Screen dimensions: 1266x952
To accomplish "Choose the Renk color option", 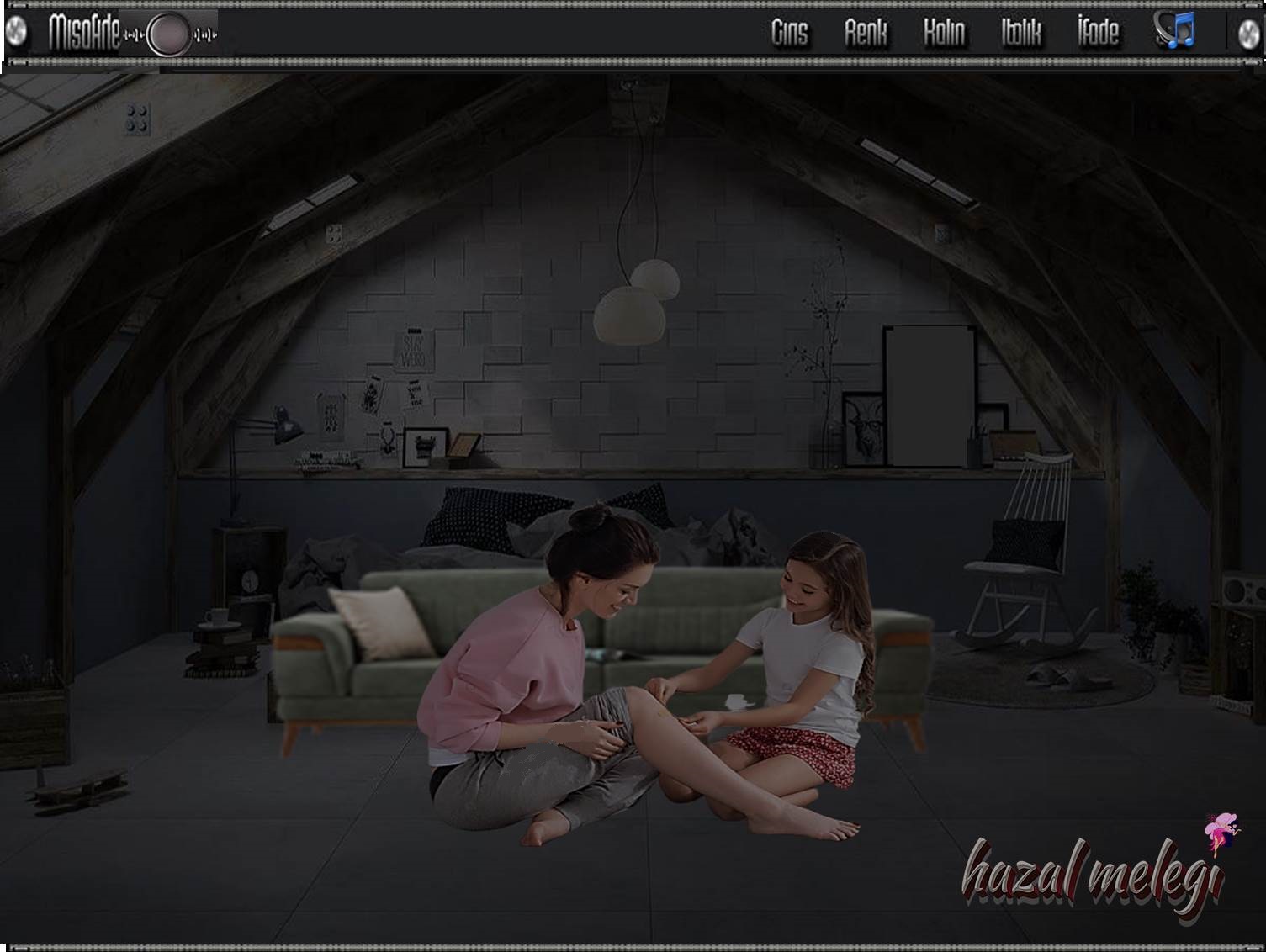I will [x=866, y=34].
